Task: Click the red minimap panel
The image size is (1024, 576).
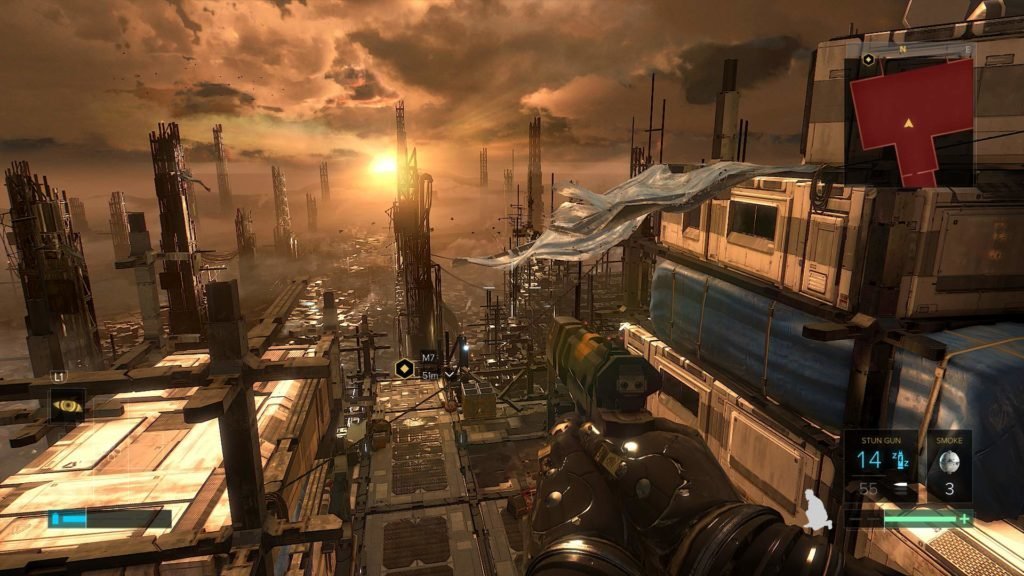Action: pyautogui.click(x=910, y=120)
